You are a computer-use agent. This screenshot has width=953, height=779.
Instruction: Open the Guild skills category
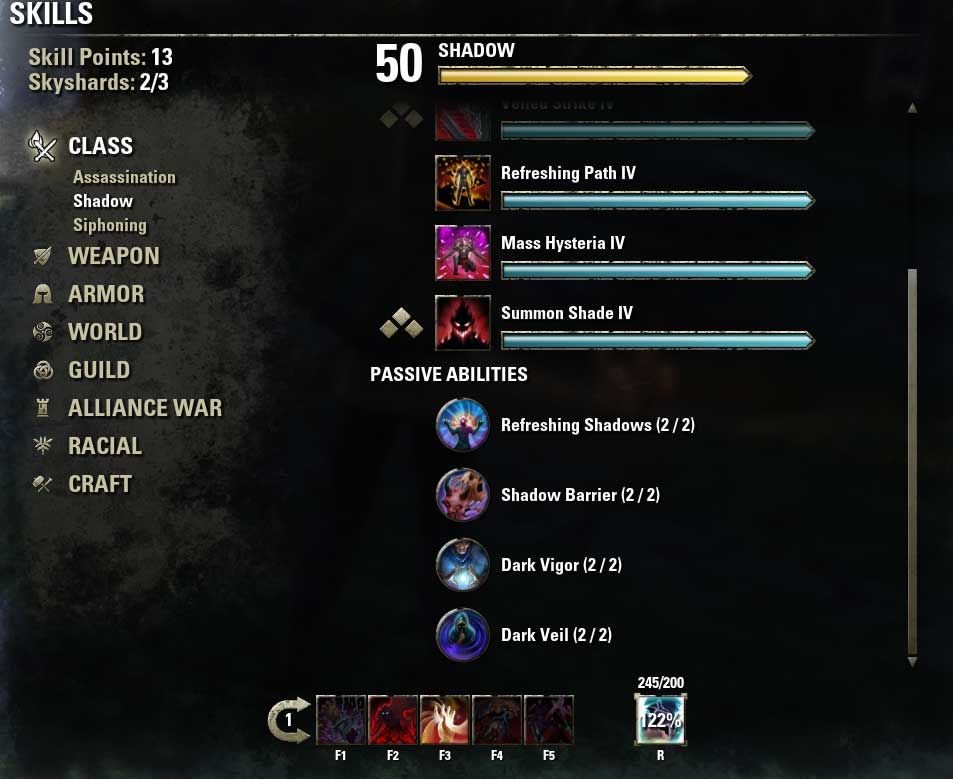(x=99, y=370)
